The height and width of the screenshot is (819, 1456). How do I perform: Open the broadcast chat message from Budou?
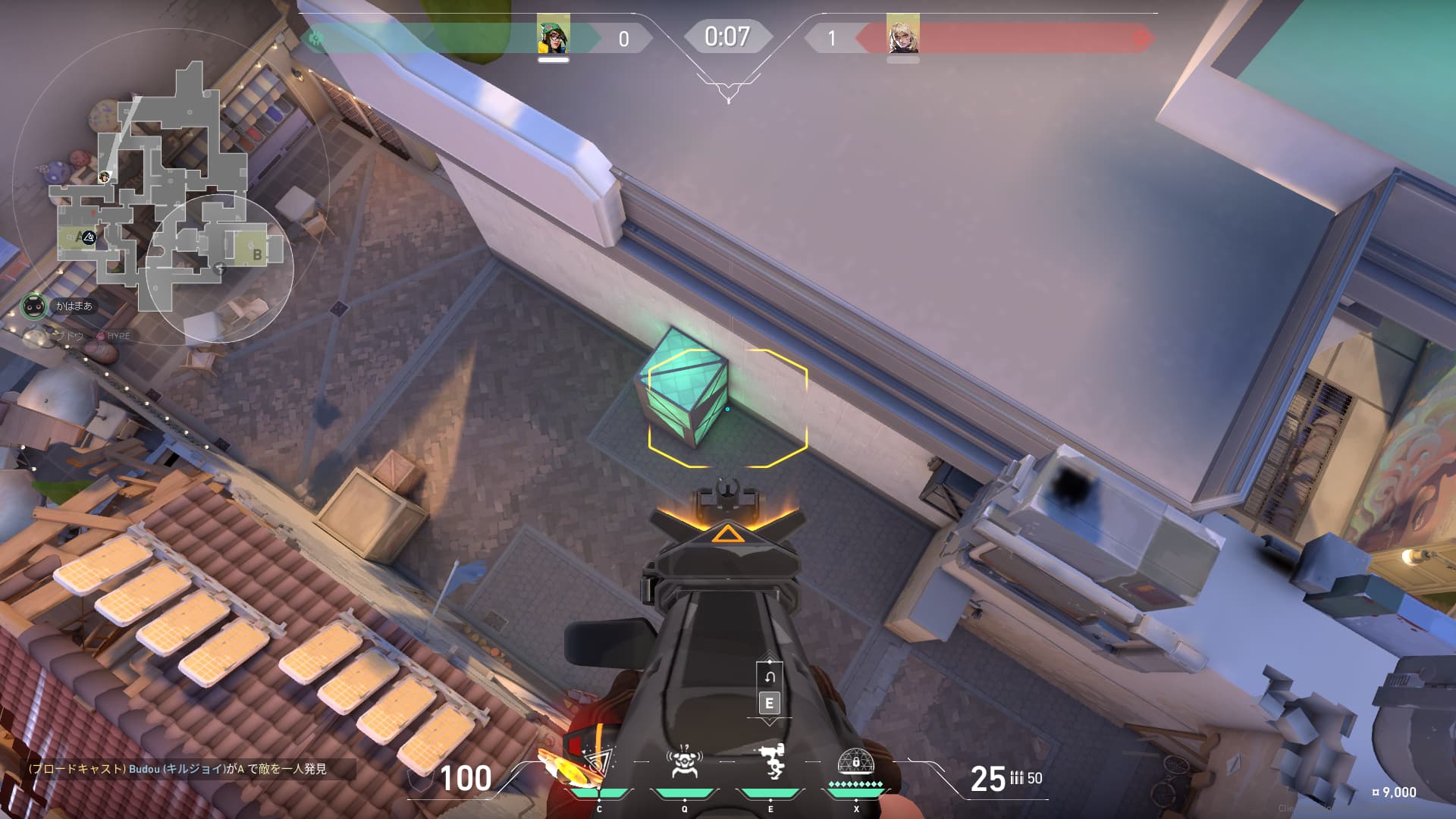[177, 769]
